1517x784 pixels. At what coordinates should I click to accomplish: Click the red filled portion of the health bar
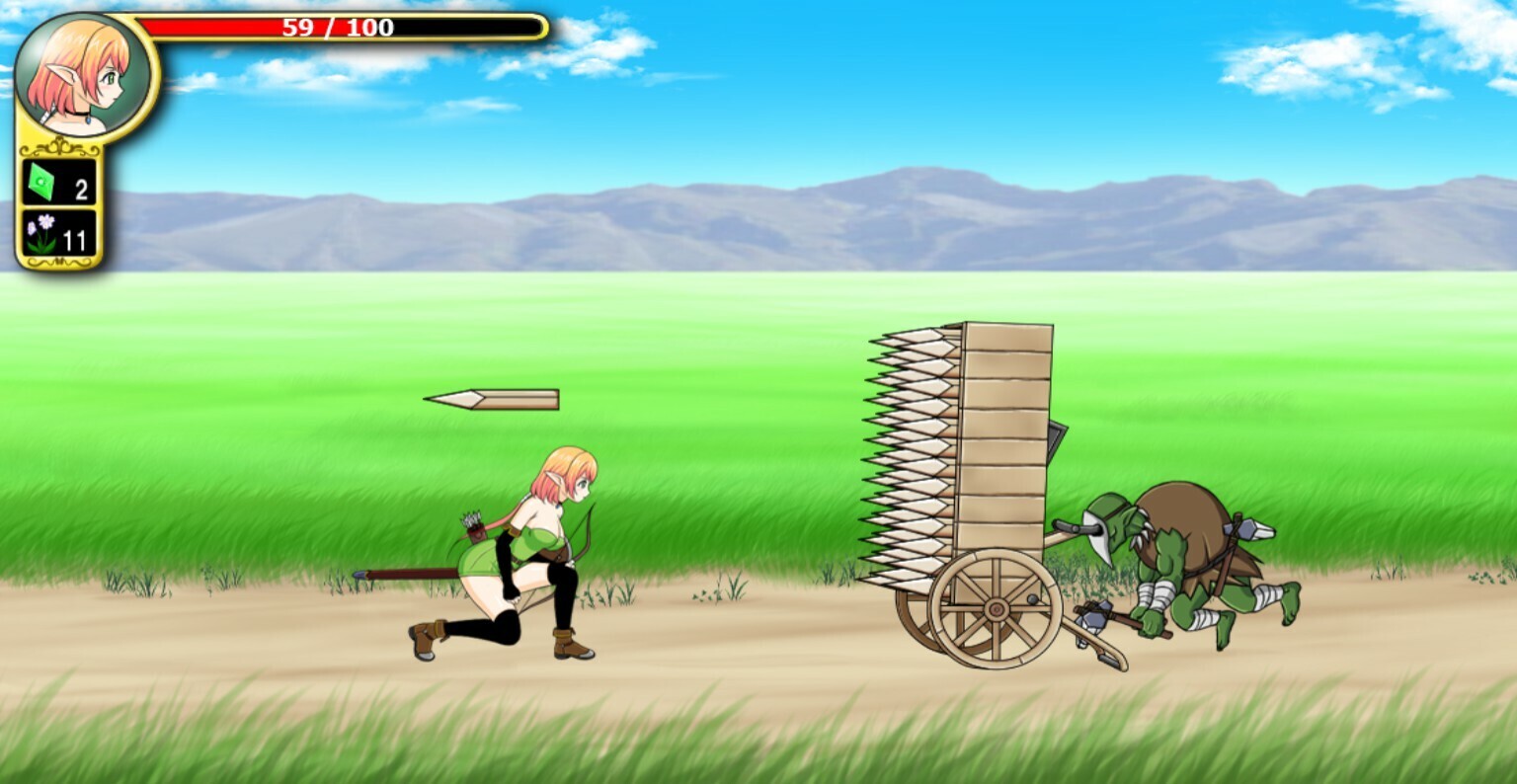pyautogui.click(x=247, y=26)
